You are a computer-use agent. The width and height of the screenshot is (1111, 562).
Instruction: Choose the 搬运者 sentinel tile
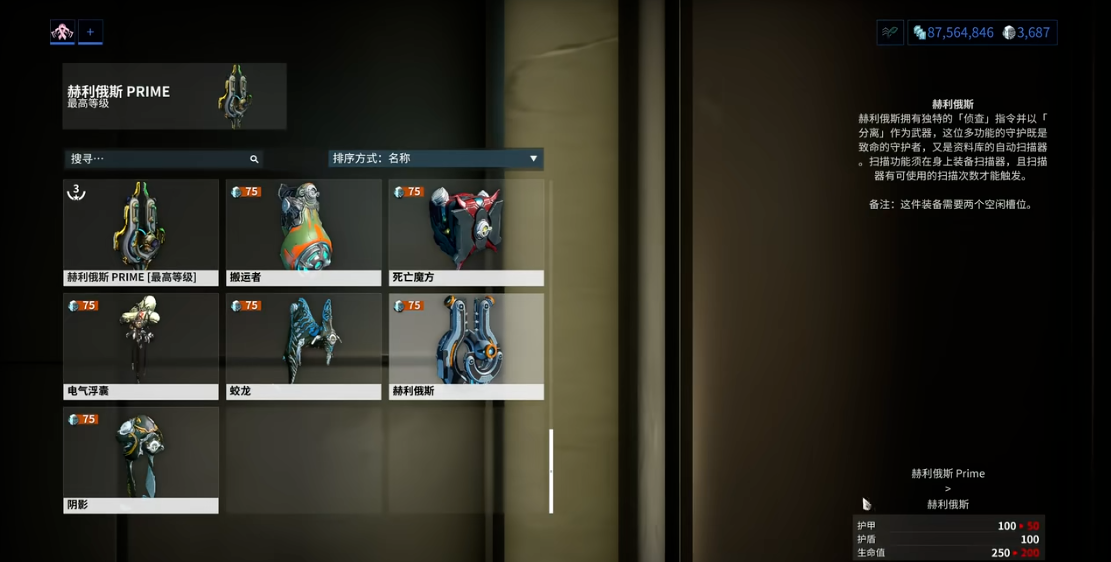point(303,232)
